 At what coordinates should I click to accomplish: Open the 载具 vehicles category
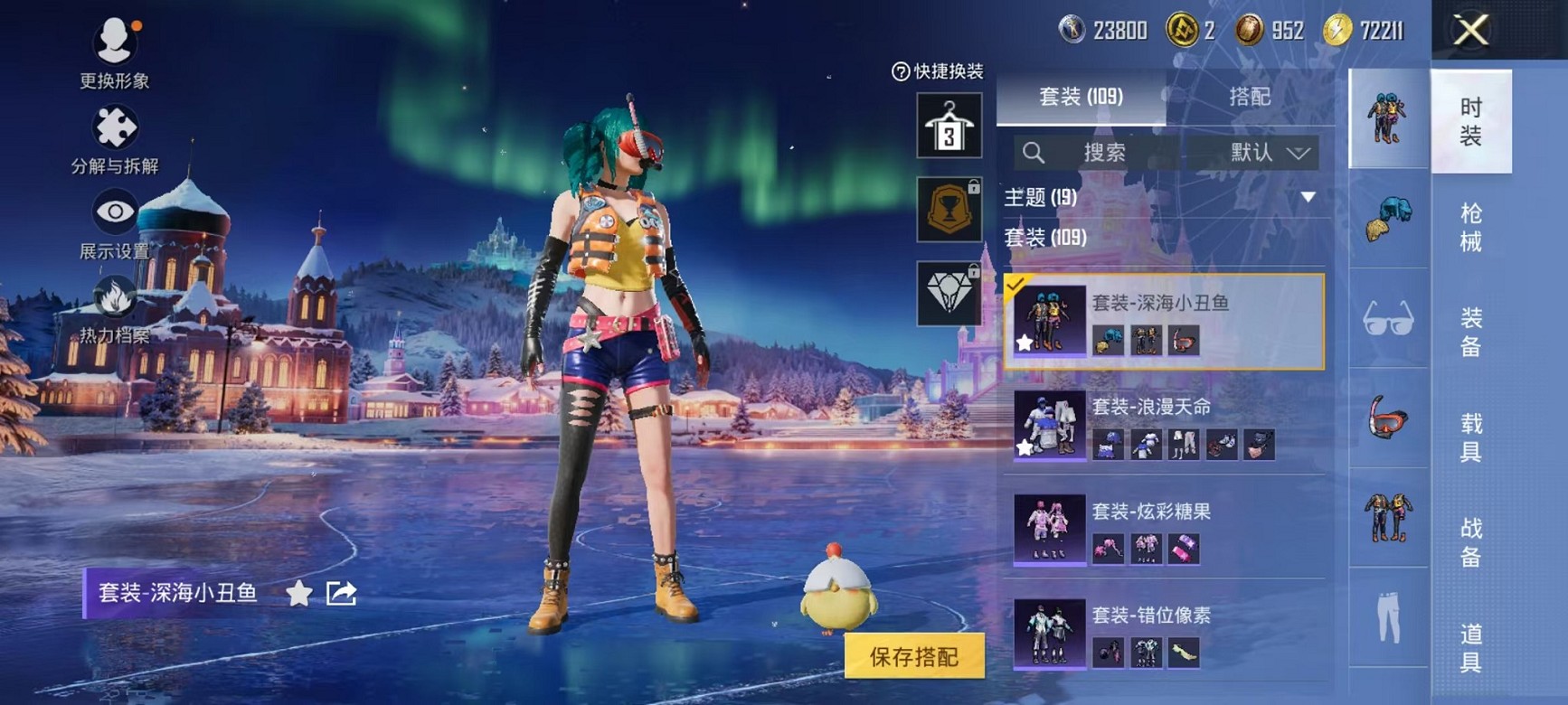click(x=1470, y=437)
